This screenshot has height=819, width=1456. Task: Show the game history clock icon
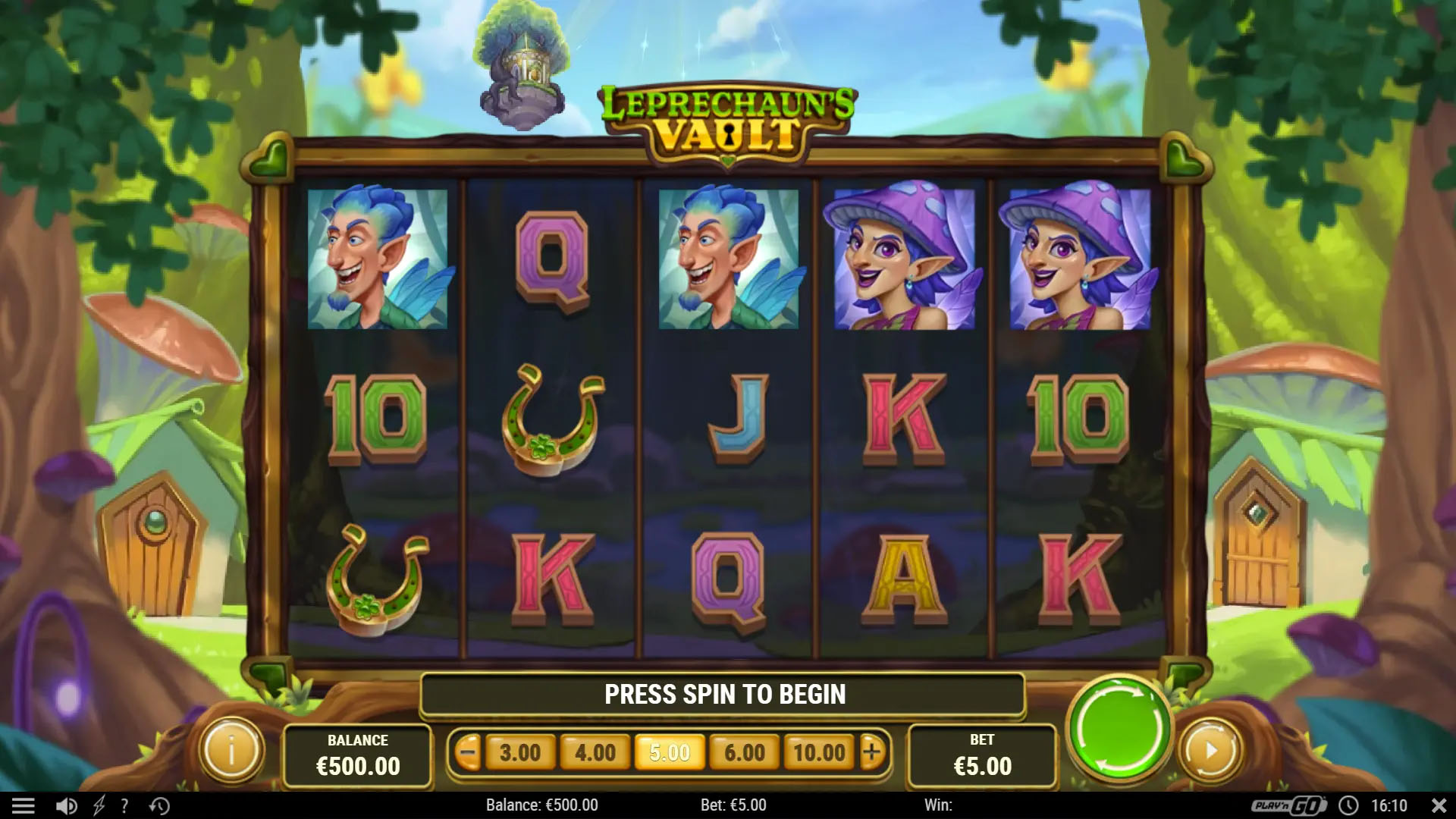(x=159, y=805)
